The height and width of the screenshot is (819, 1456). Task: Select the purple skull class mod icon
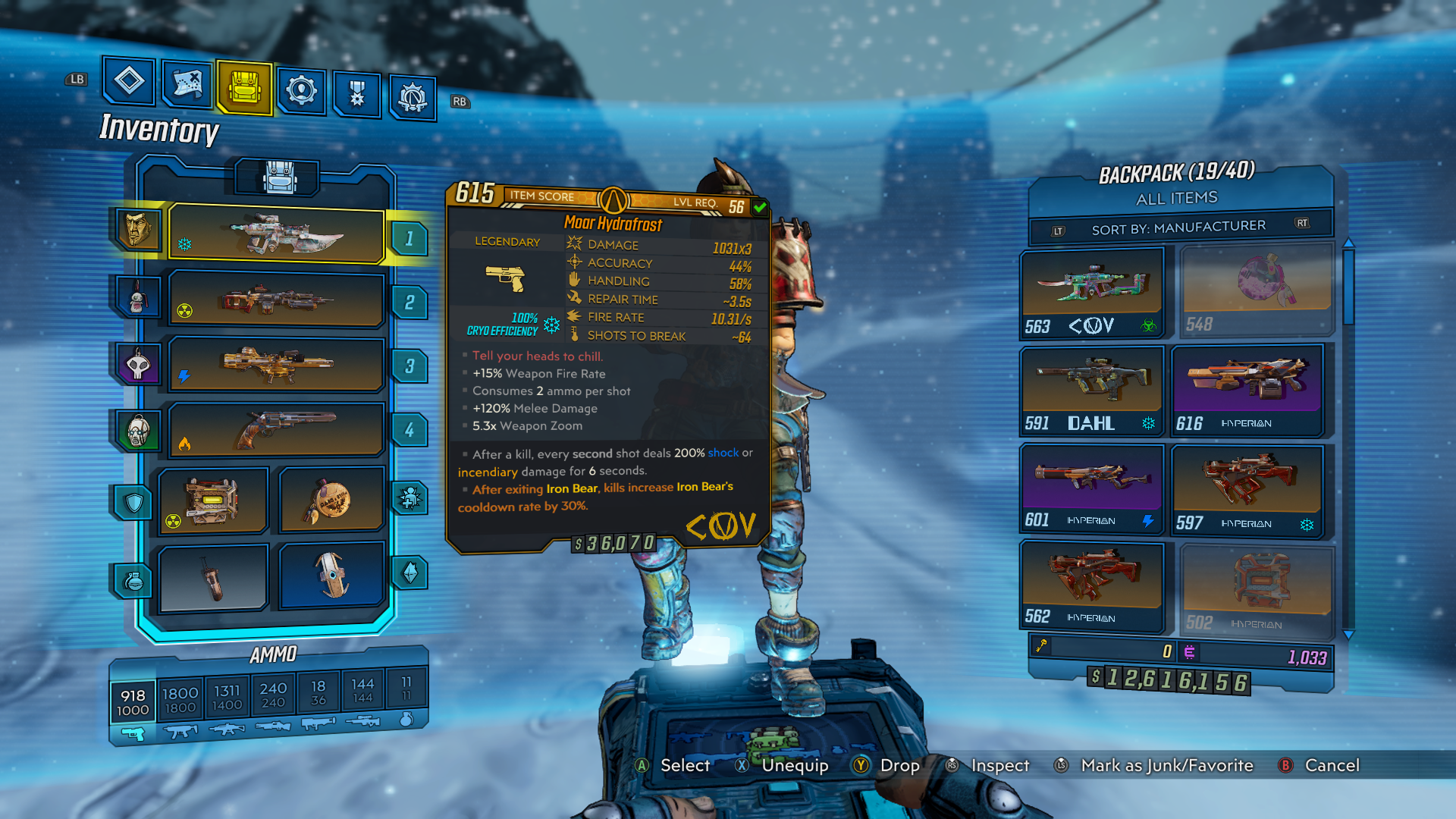139,363
